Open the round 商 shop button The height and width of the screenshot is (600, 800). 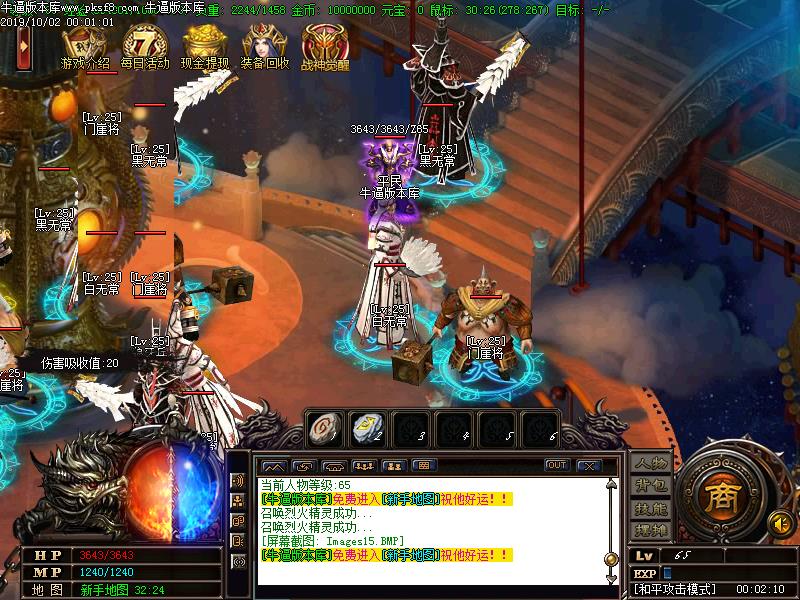pos(720,497)
